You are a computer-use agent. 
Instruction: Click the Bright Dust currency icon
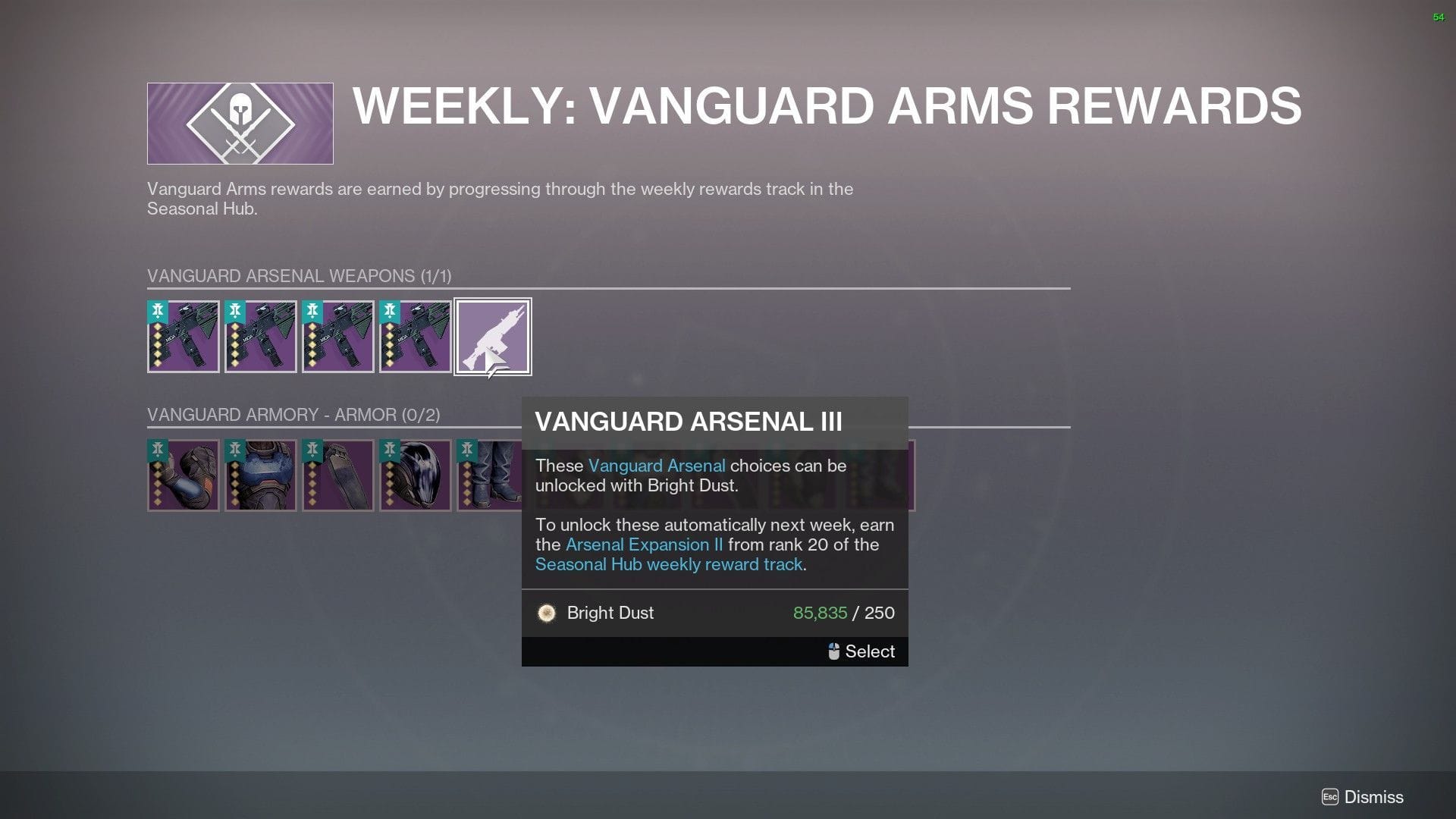[x=548, y=613]
